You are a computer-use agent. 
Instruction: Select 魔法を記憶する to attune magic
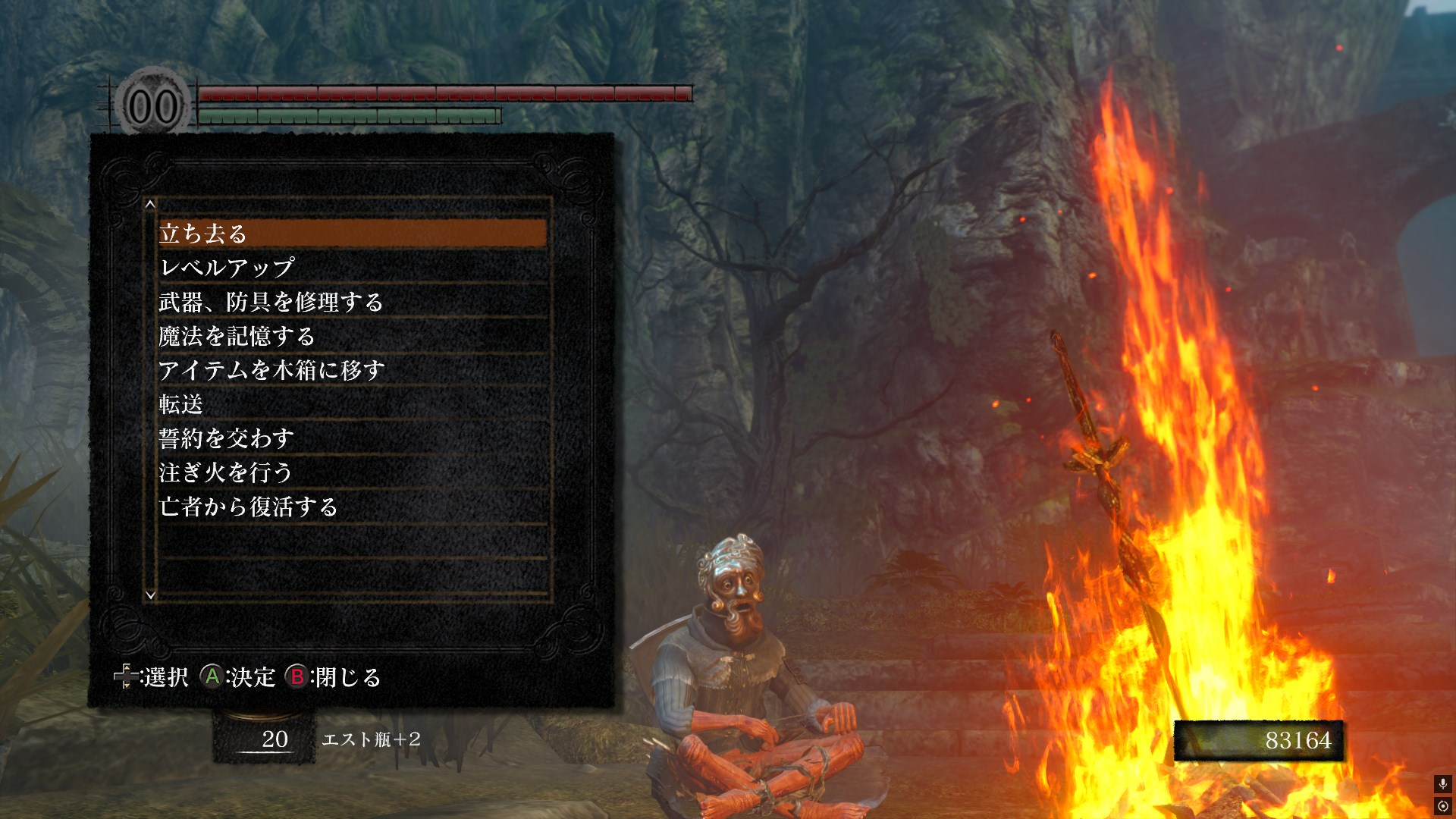pos(352,336)
